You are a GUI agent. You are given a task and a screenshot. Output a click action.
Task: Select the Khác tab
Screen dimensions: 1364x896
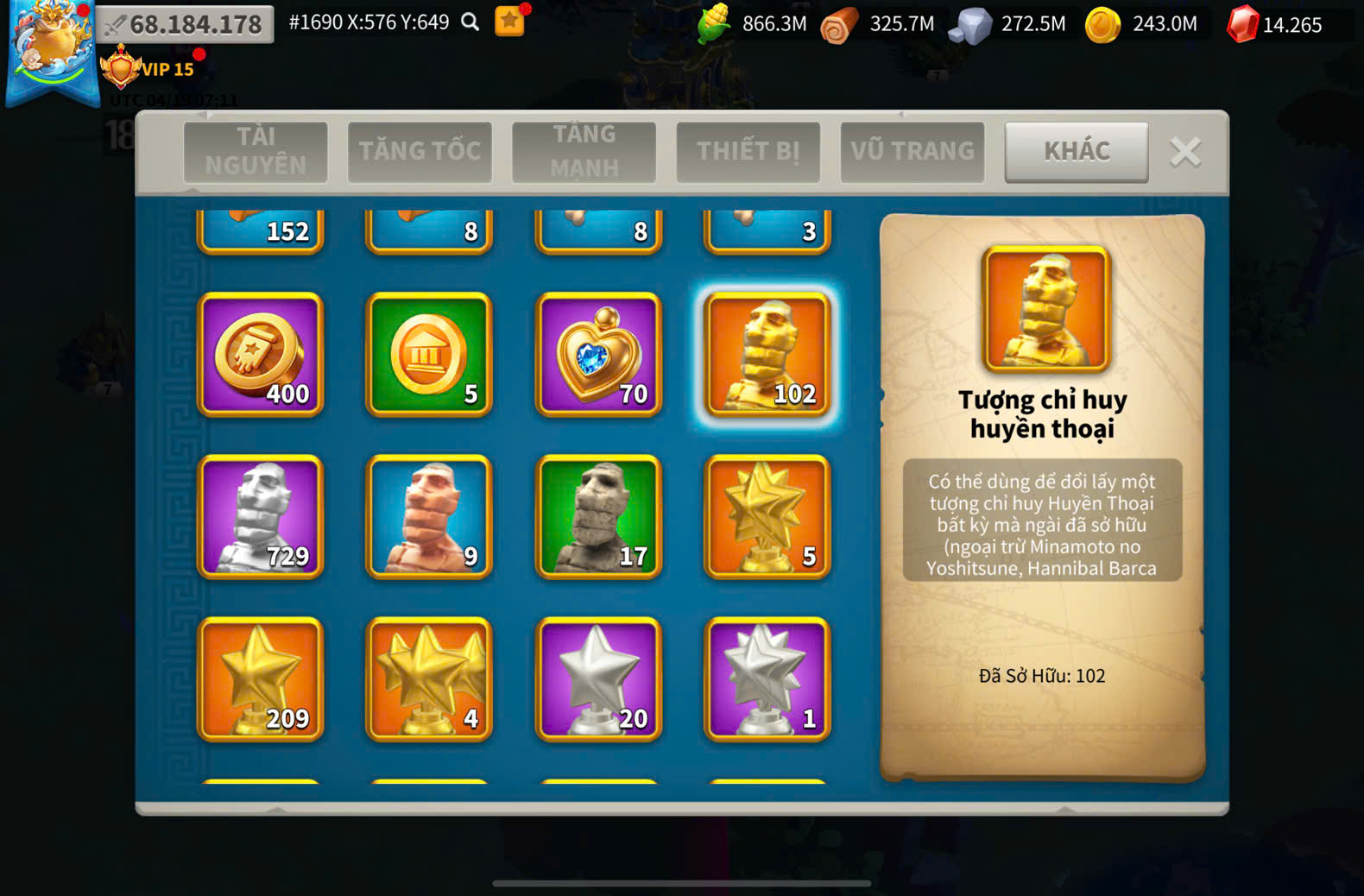[x=1076, y=151]
